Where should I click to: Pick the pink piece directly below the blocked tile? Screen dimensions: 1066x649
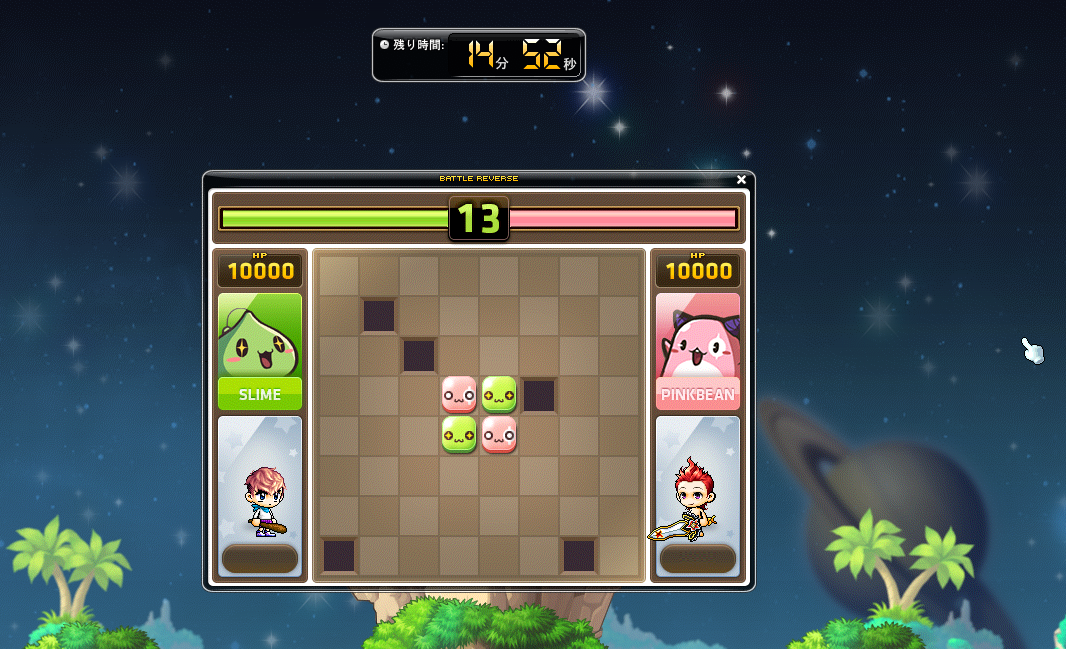pyautogui.click(x=459, y=395)
